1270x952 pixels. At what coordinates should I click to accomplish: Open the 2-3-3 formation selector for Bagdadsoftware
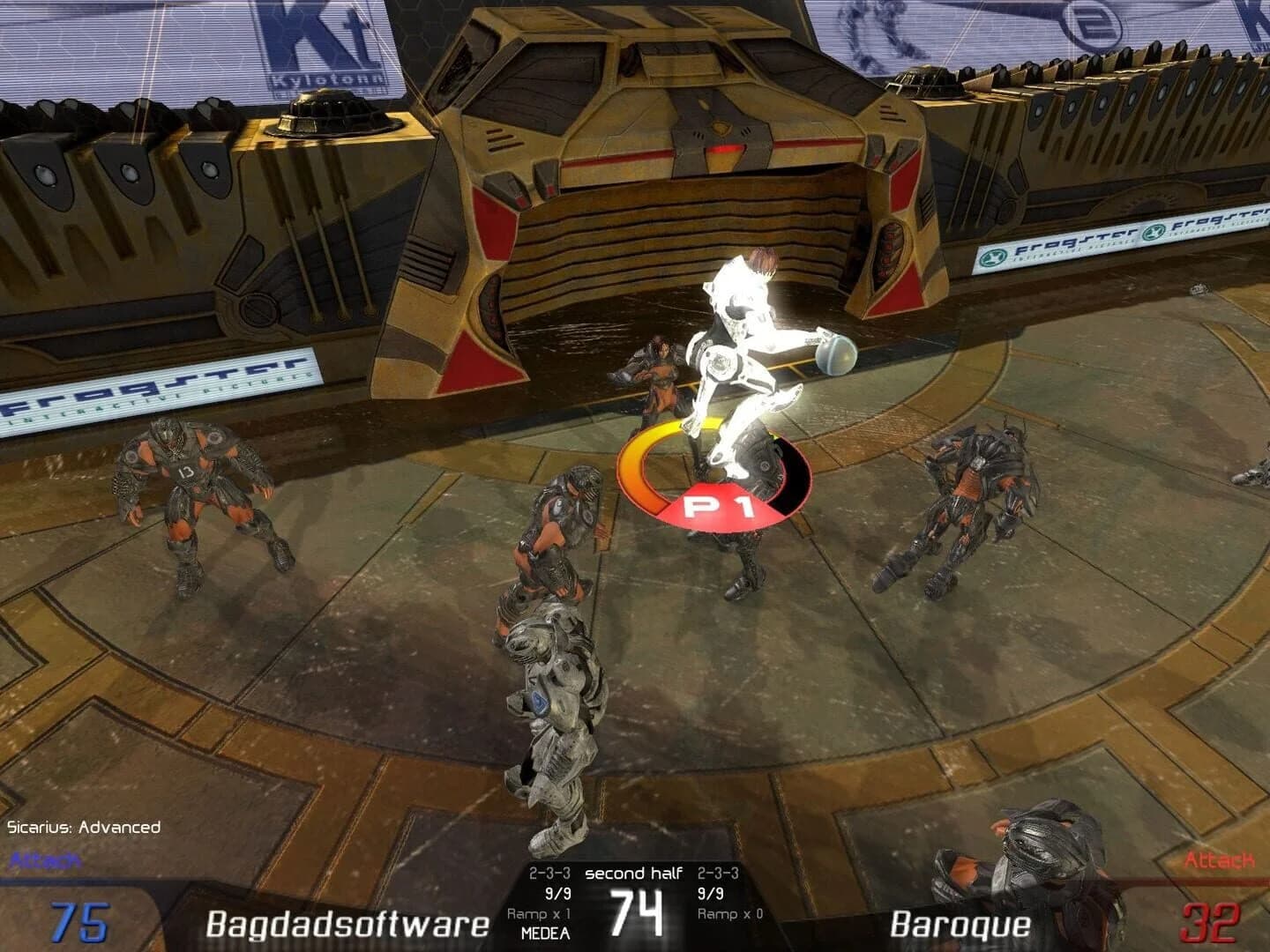click(549, 874)
